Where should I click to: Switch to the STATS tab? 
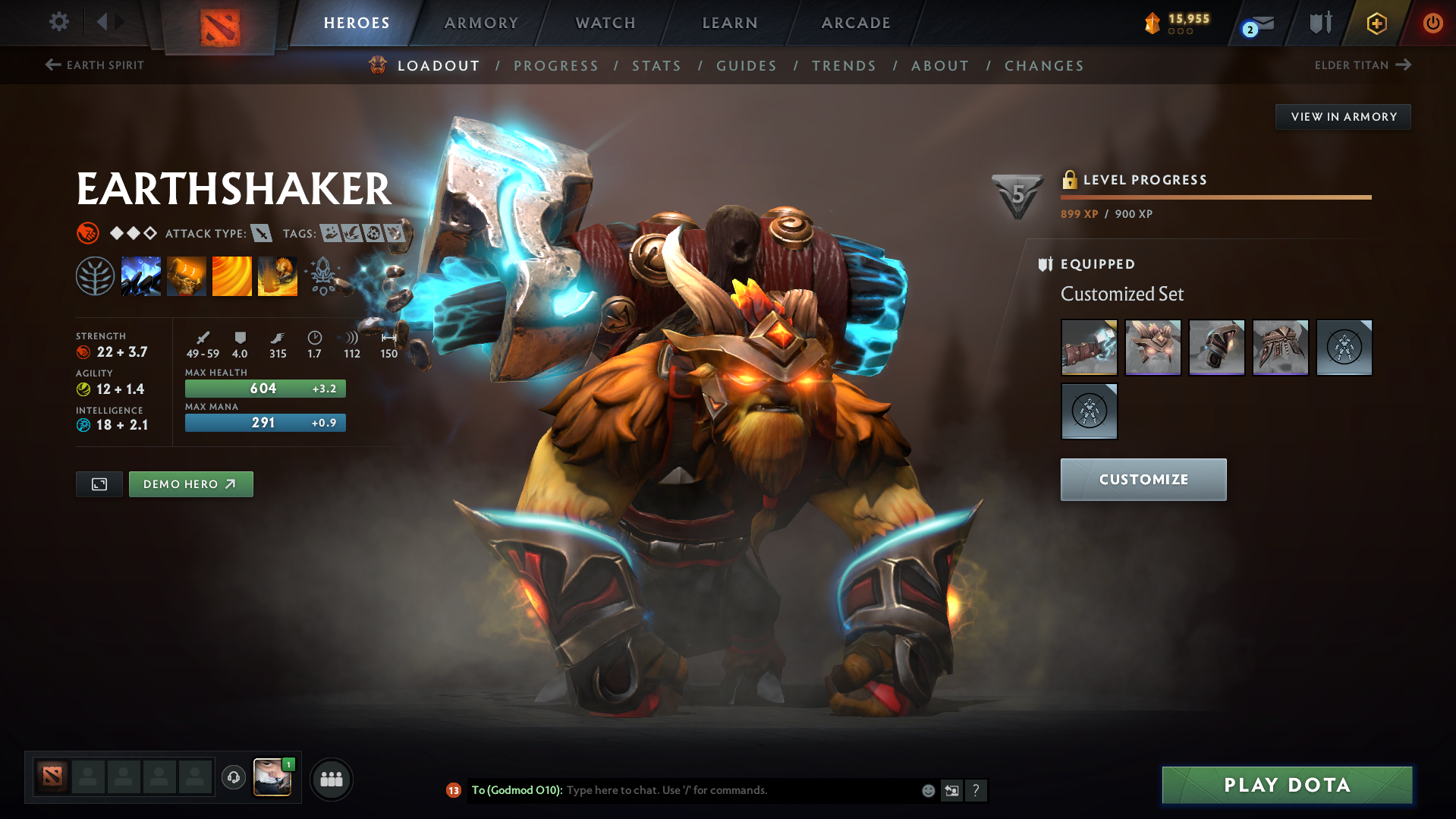tap(656, 66)
